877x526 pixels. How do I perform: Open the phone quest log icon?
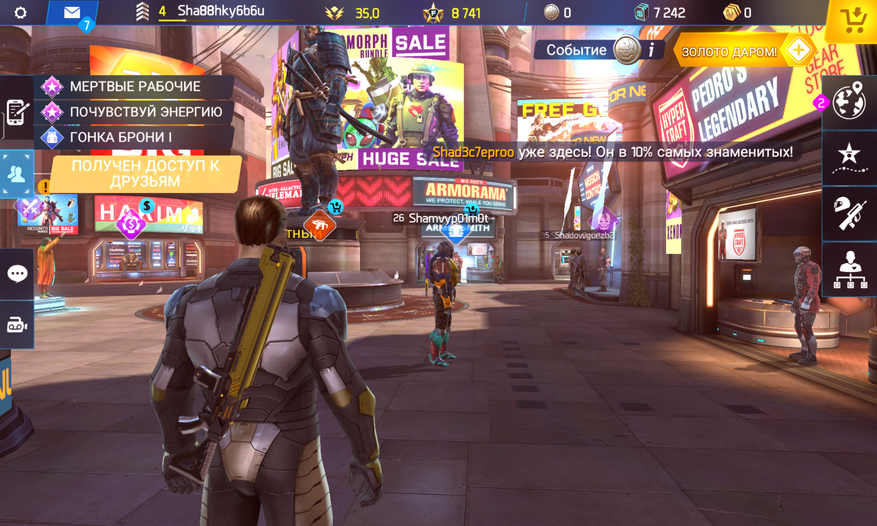(16, 112)
